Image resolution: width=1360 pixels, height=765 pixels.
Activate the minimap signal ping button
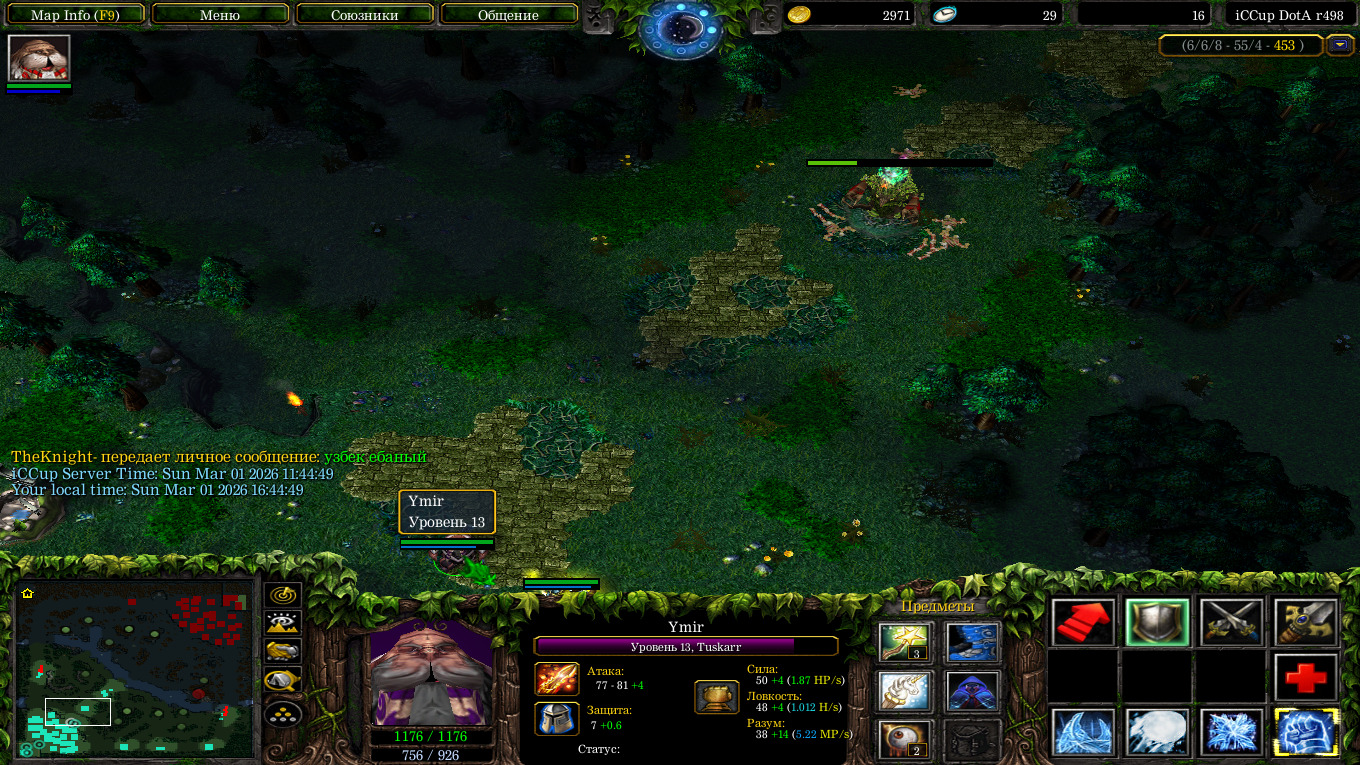[283, 595]
